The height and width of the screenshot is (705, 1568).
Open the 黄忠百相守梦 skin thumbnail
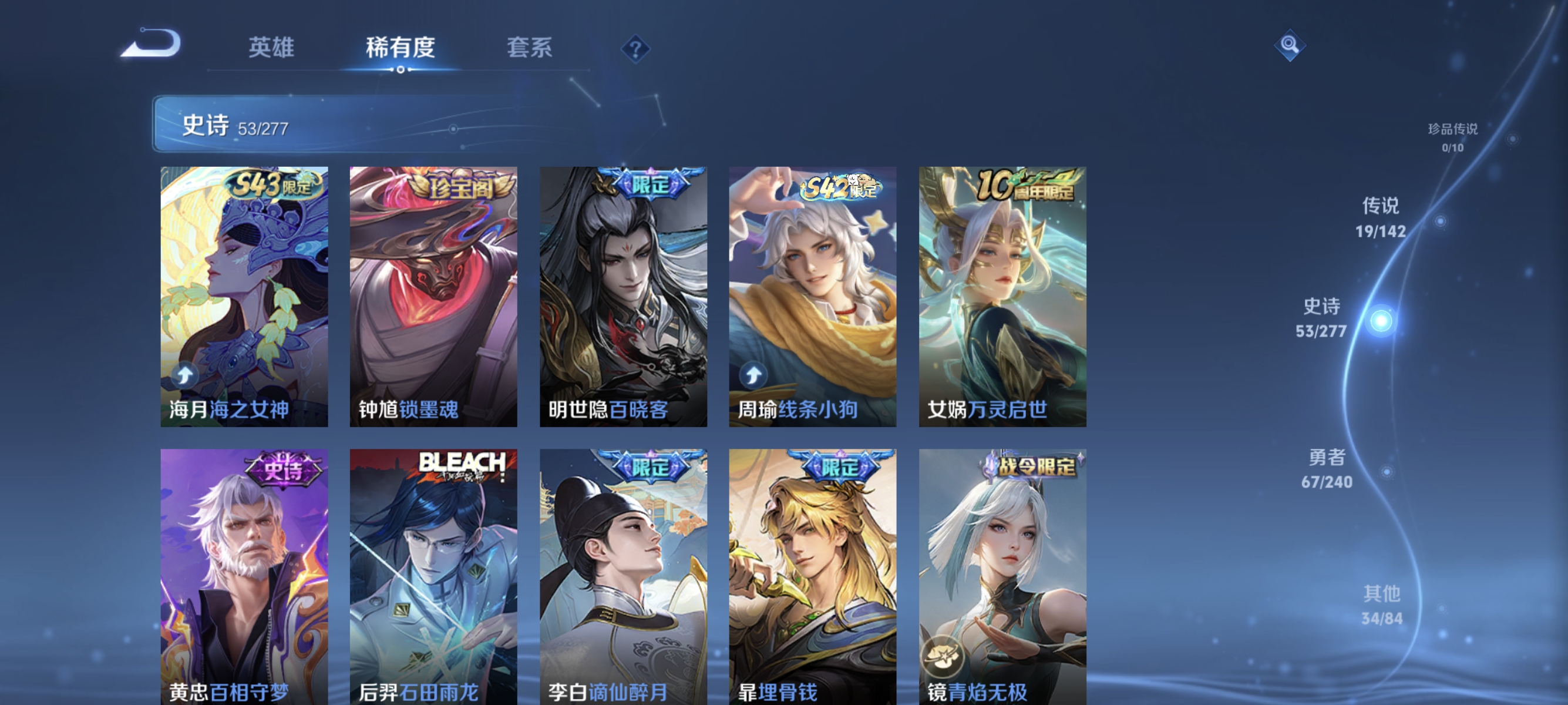[244, 578]
